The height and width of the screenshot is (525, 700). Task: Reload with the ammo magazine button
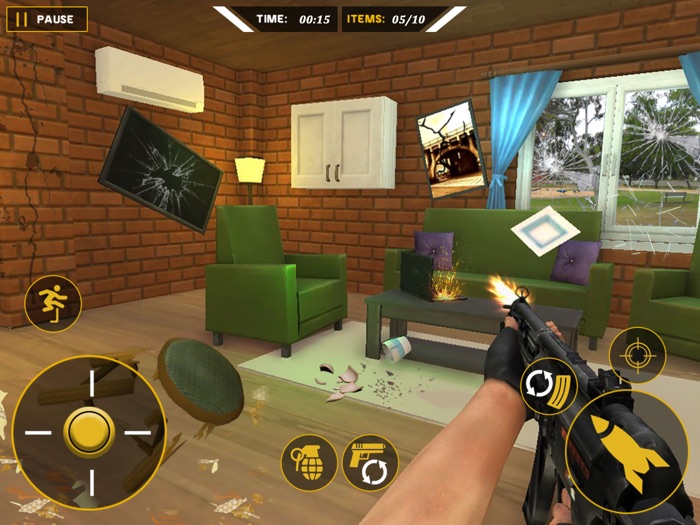tap(549, 387)
